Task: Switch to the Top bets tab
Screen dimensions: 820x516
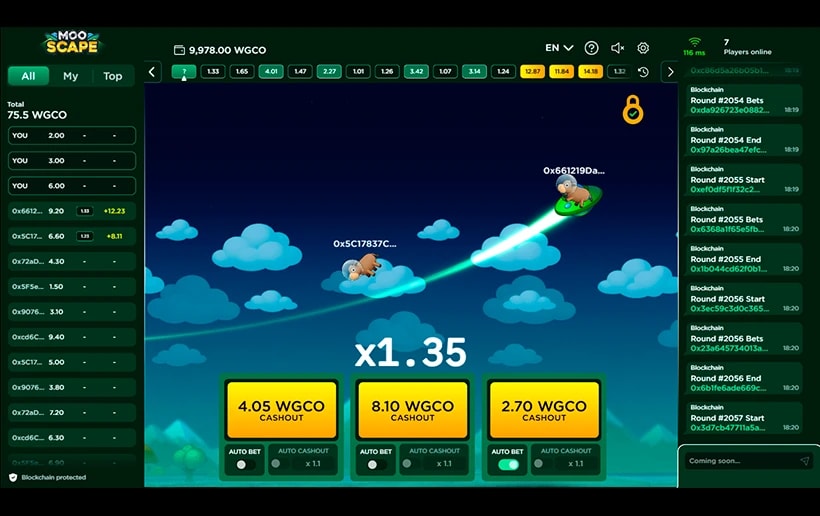Action: [113, 76]
